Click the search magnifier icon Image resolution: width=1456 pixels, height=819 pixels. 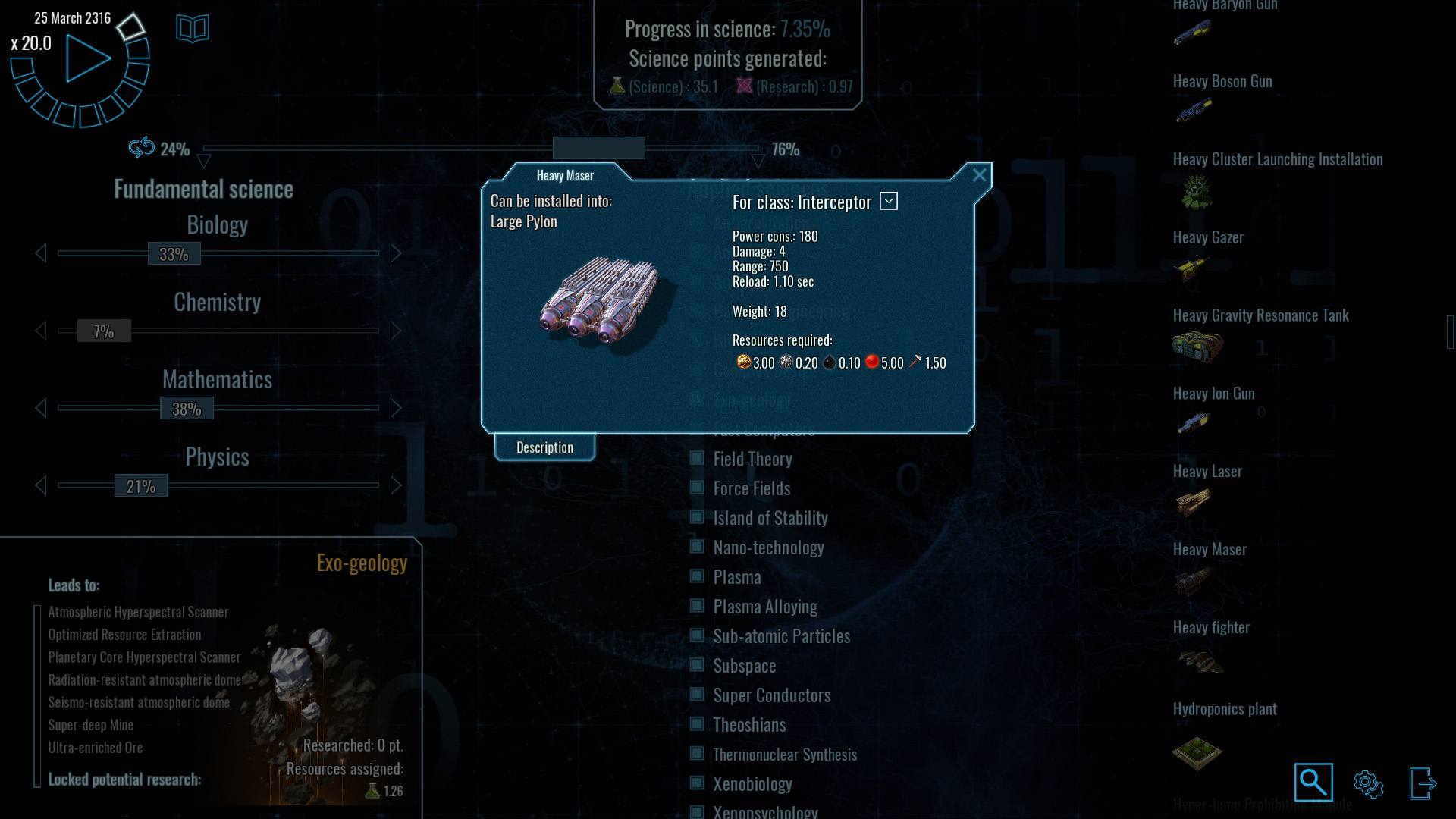click(x=1313, y=782)
